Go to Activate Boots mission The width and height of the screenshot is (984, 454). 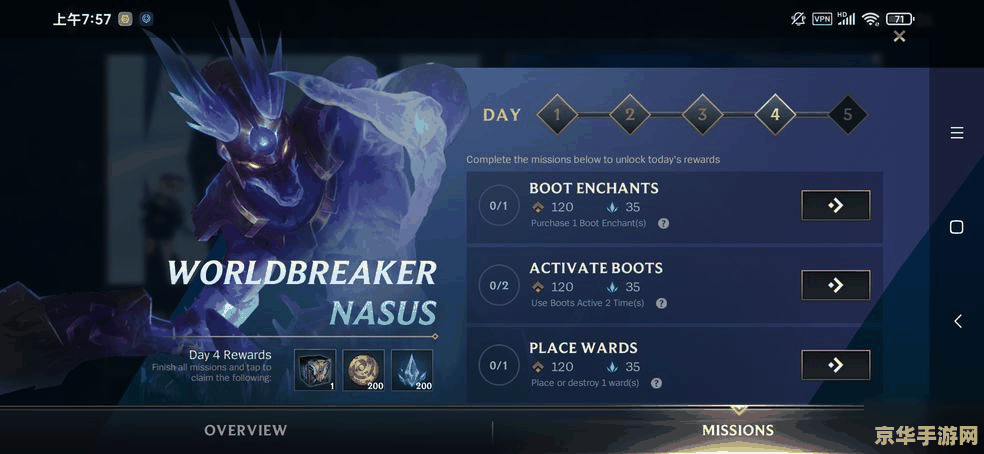[x=835, y=285]
